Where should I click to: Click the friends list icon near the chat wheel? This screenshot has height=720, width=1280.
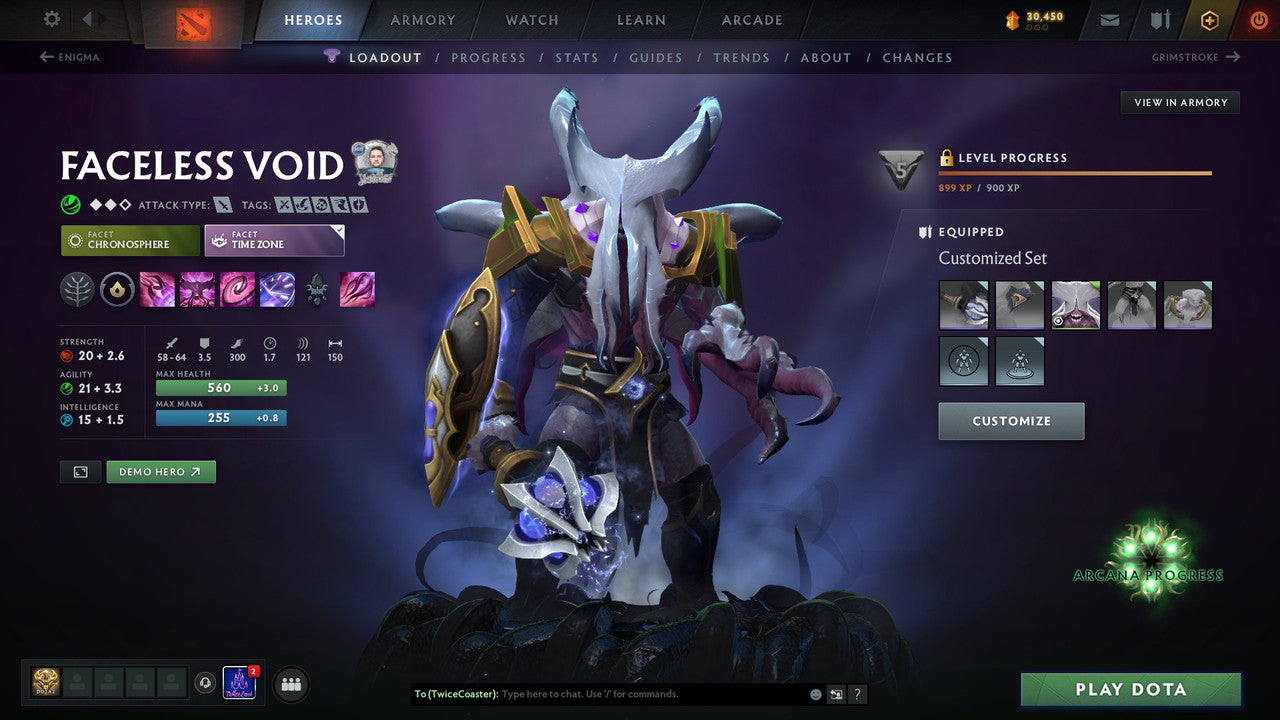click(290, 684)
